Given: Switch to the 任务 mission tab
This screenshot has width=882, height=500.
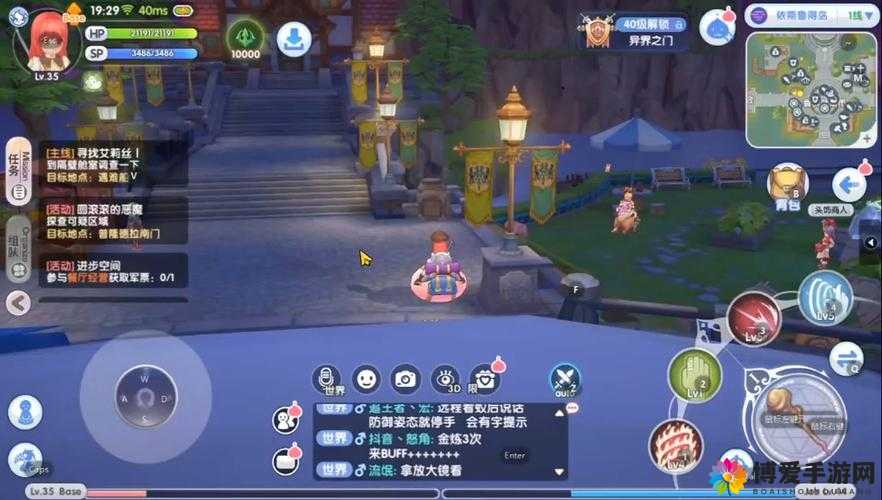Looking at the screenshot, I should coord(16,166).
